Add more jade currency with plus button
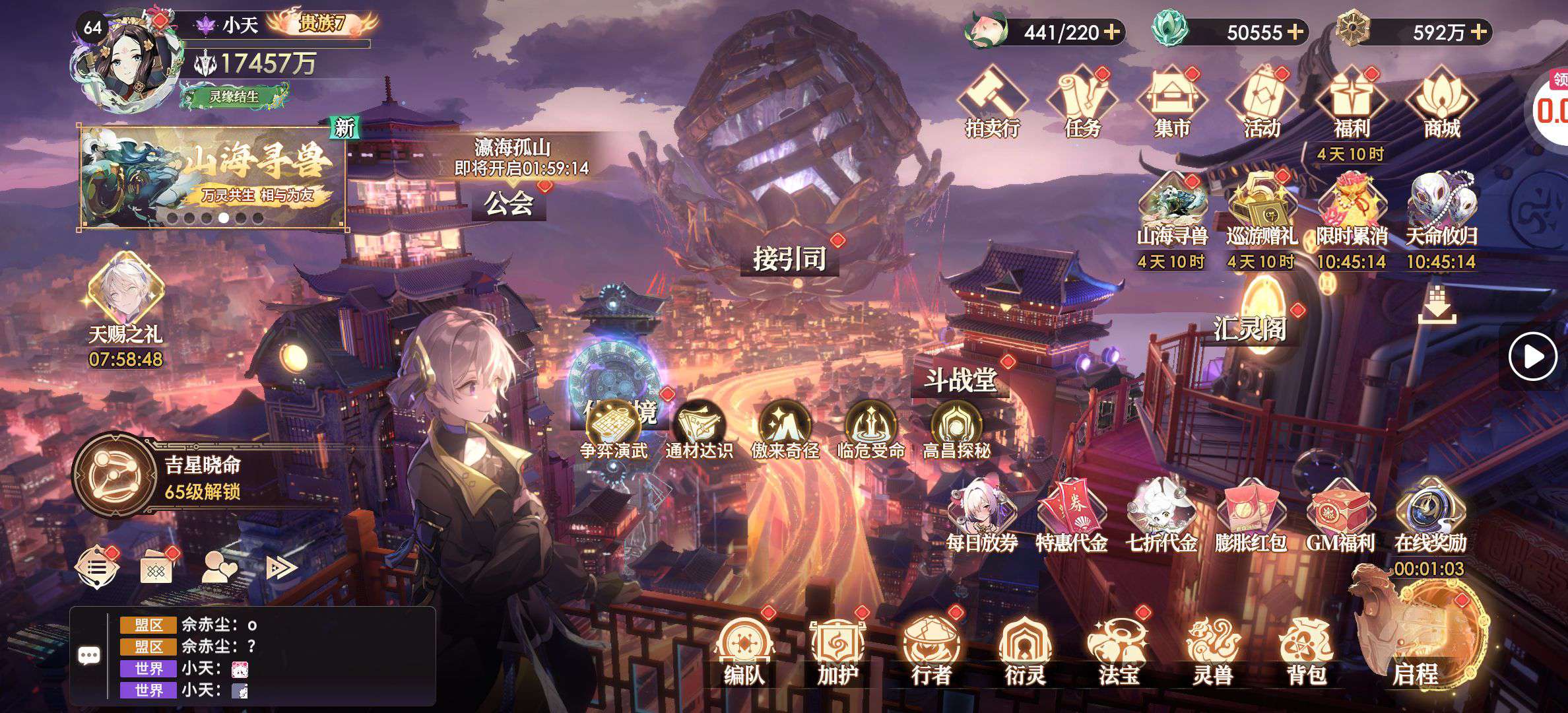 click(x=1295, y=32)
